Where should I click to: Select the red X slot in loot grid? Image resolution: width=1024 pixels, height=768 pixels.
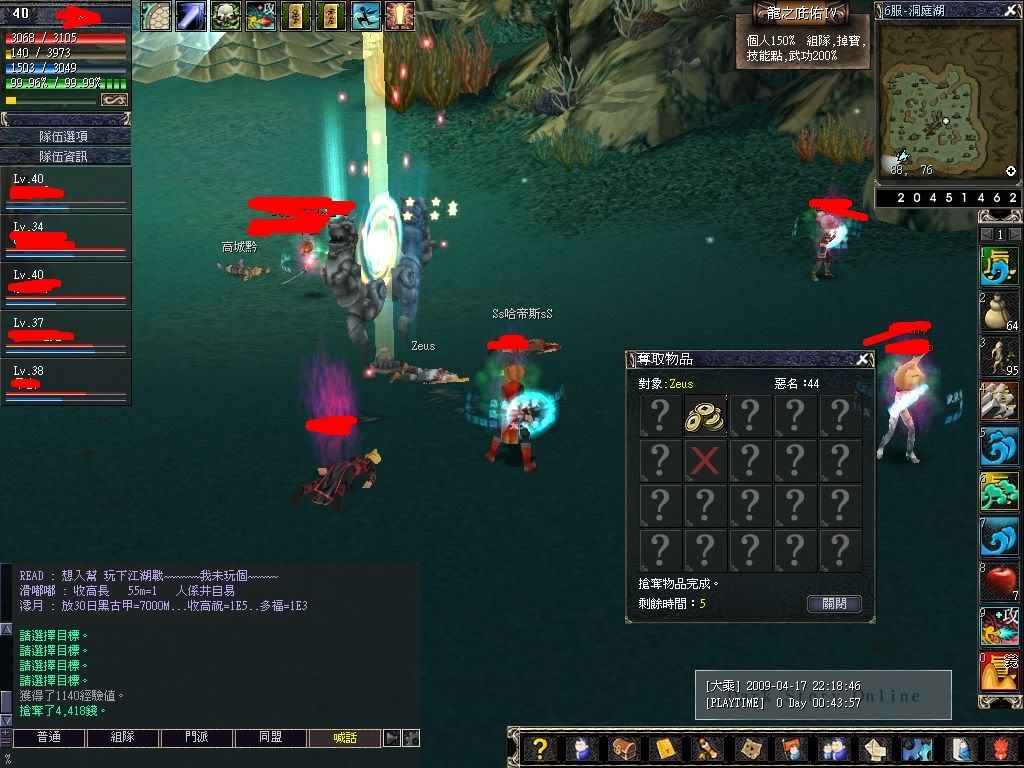click(704, 461)
